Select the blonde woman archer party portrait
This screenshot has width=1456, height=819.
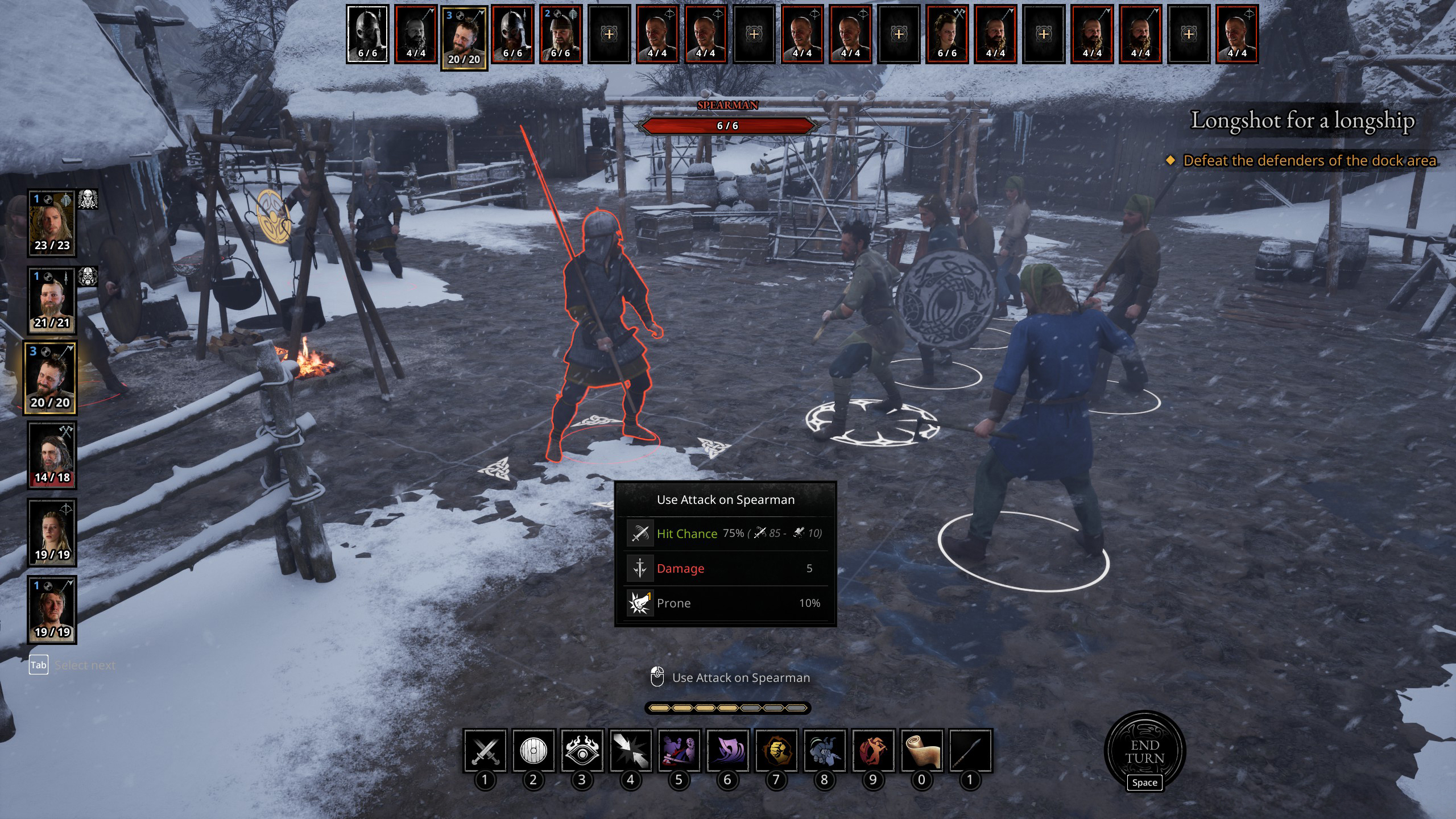tap(52, 533)
